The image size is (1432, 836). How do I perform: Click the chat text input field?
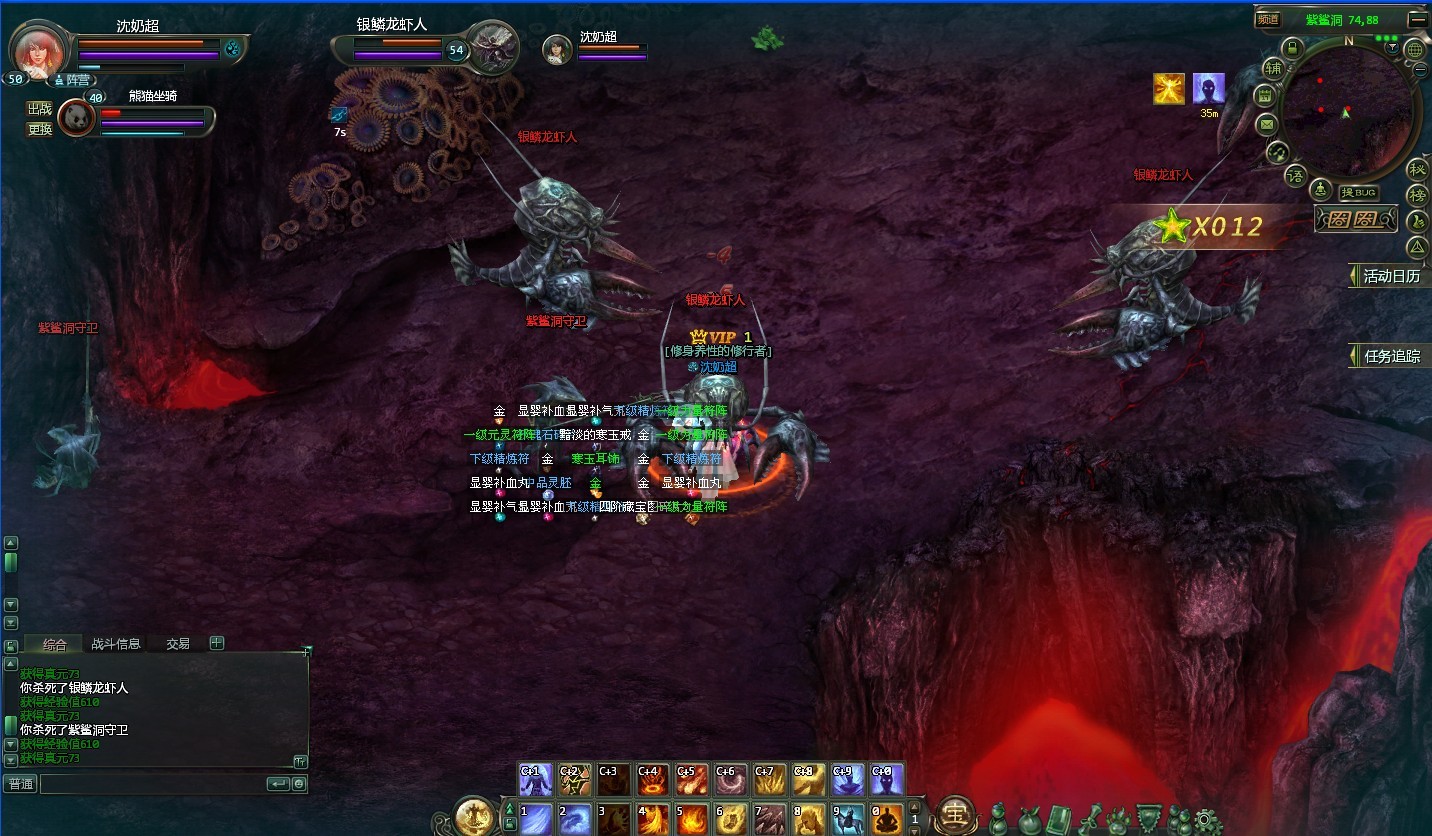pos(152,784)
